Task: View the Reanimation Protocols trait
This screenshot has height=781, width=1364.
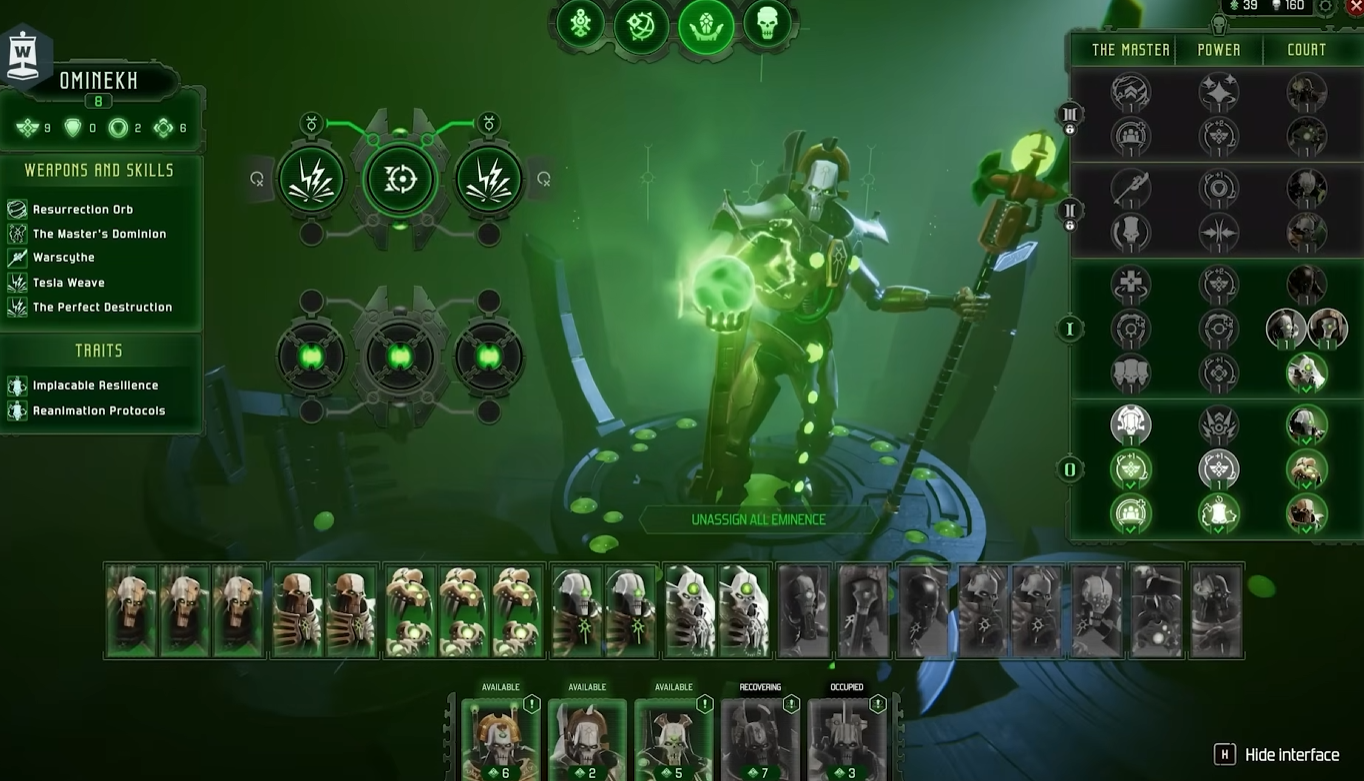Action: 98,411
